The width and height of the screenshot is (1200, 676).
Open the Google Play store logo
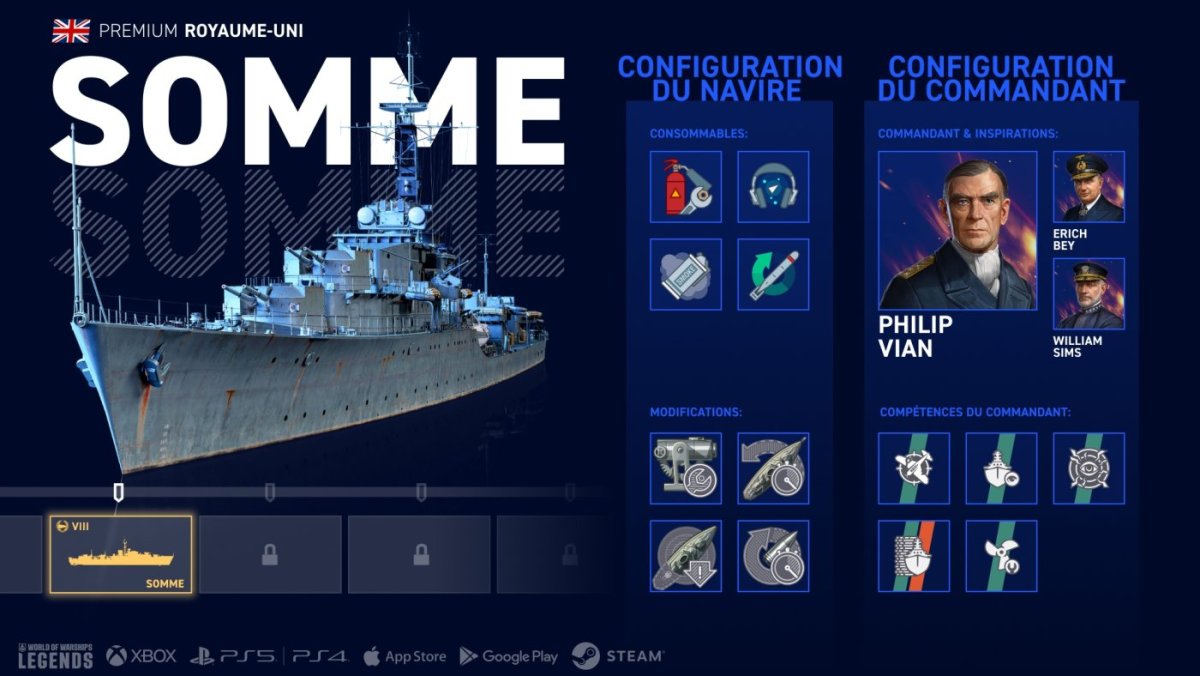pos(509,656)
